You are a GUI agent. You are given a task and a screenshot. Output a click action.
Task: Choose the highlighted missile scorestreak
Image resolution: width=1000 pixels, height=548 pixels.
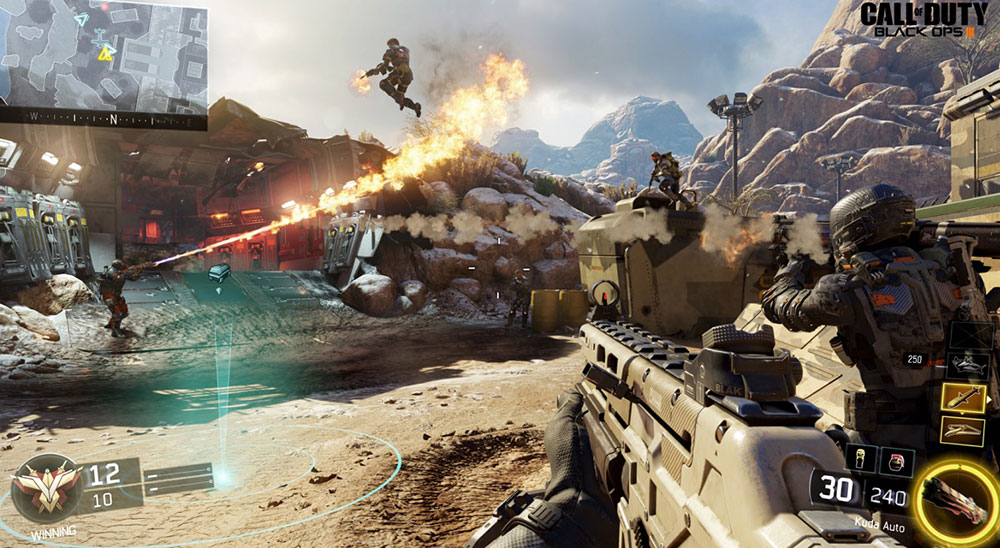tap(963, 398)
